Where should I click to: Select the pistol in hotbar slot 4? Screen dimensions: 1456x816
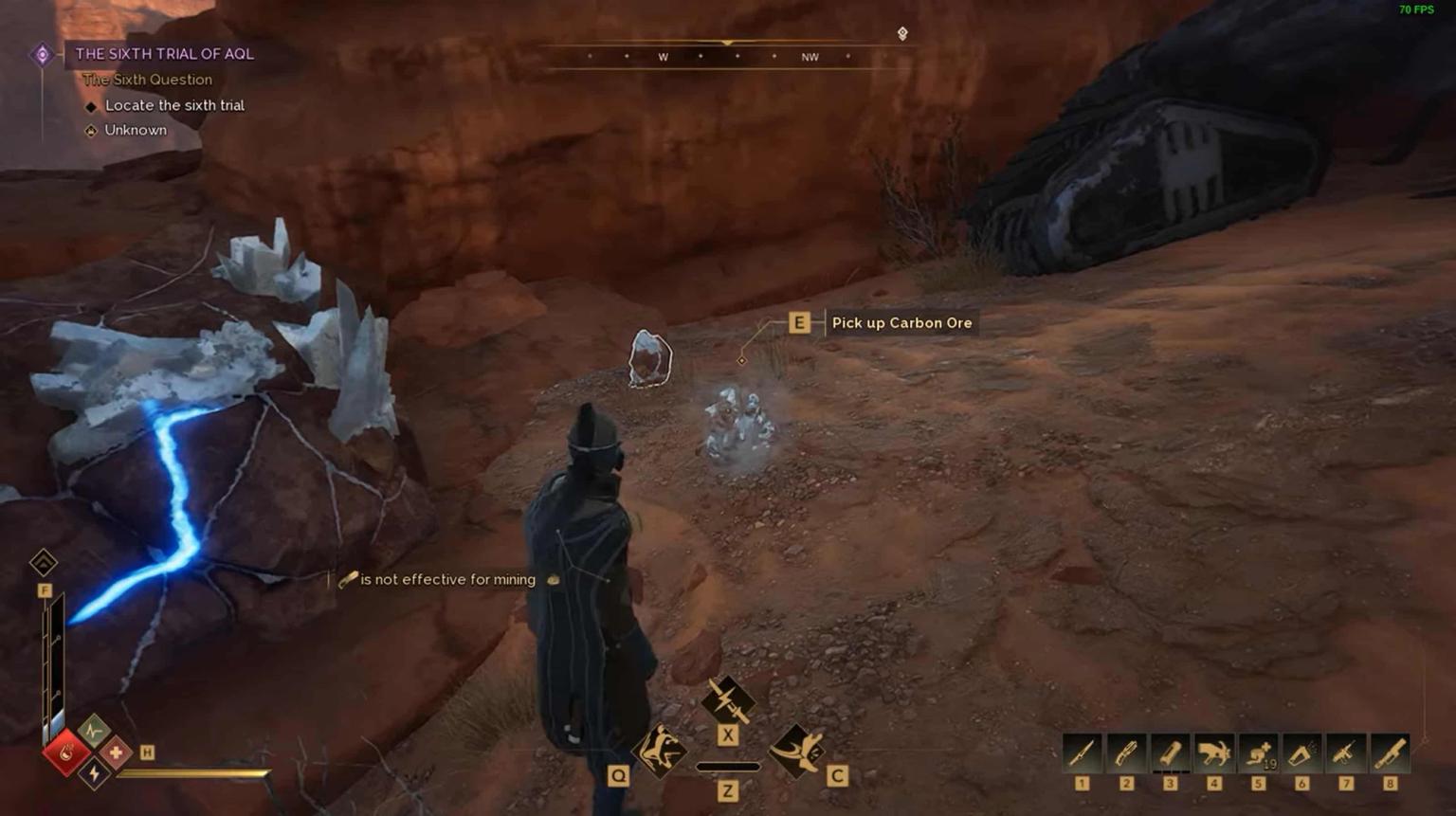1216,751
